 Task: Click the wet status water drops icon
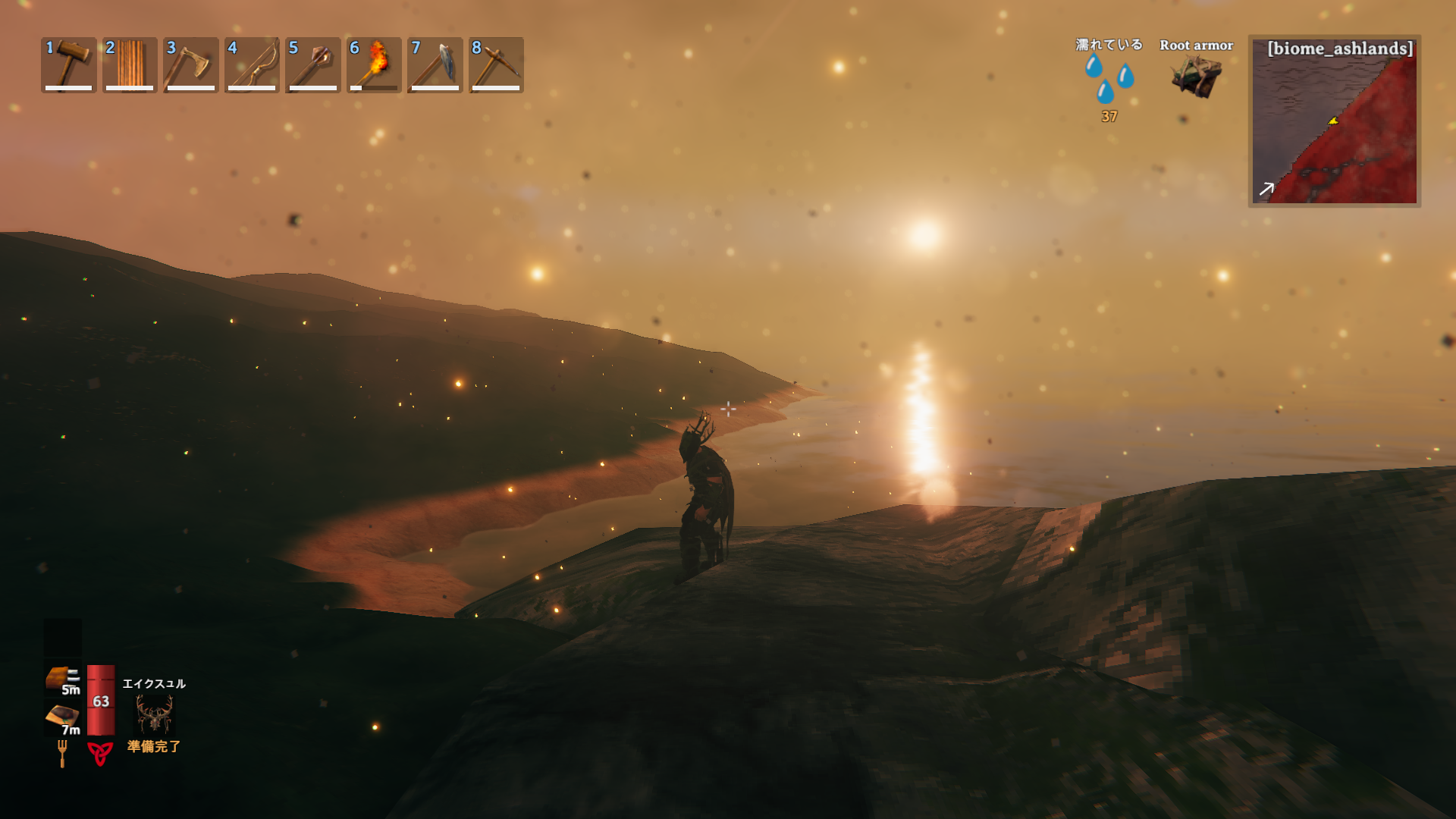pyautogui.click(x=1109, y=78)
